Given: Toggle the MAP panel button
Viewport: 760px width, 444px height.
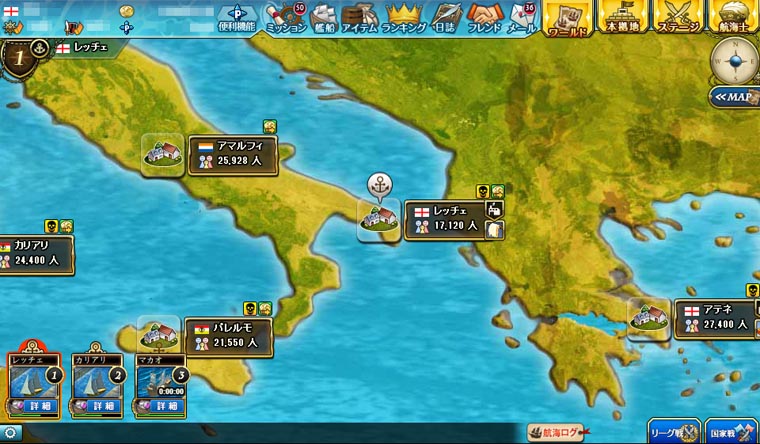Looking at the screenshot, I should click(733, 97).
